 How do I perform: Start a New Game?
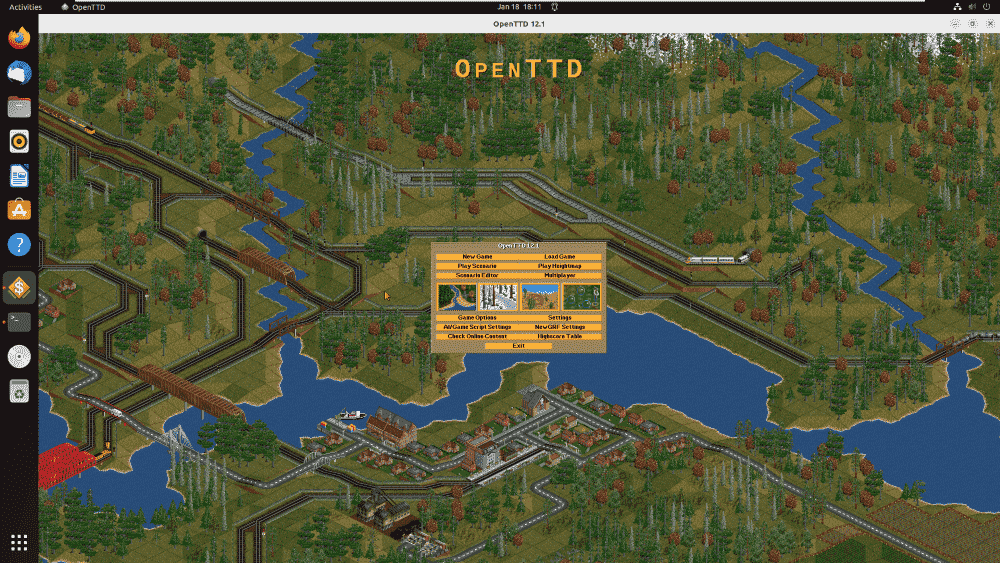tap(477, 256)
